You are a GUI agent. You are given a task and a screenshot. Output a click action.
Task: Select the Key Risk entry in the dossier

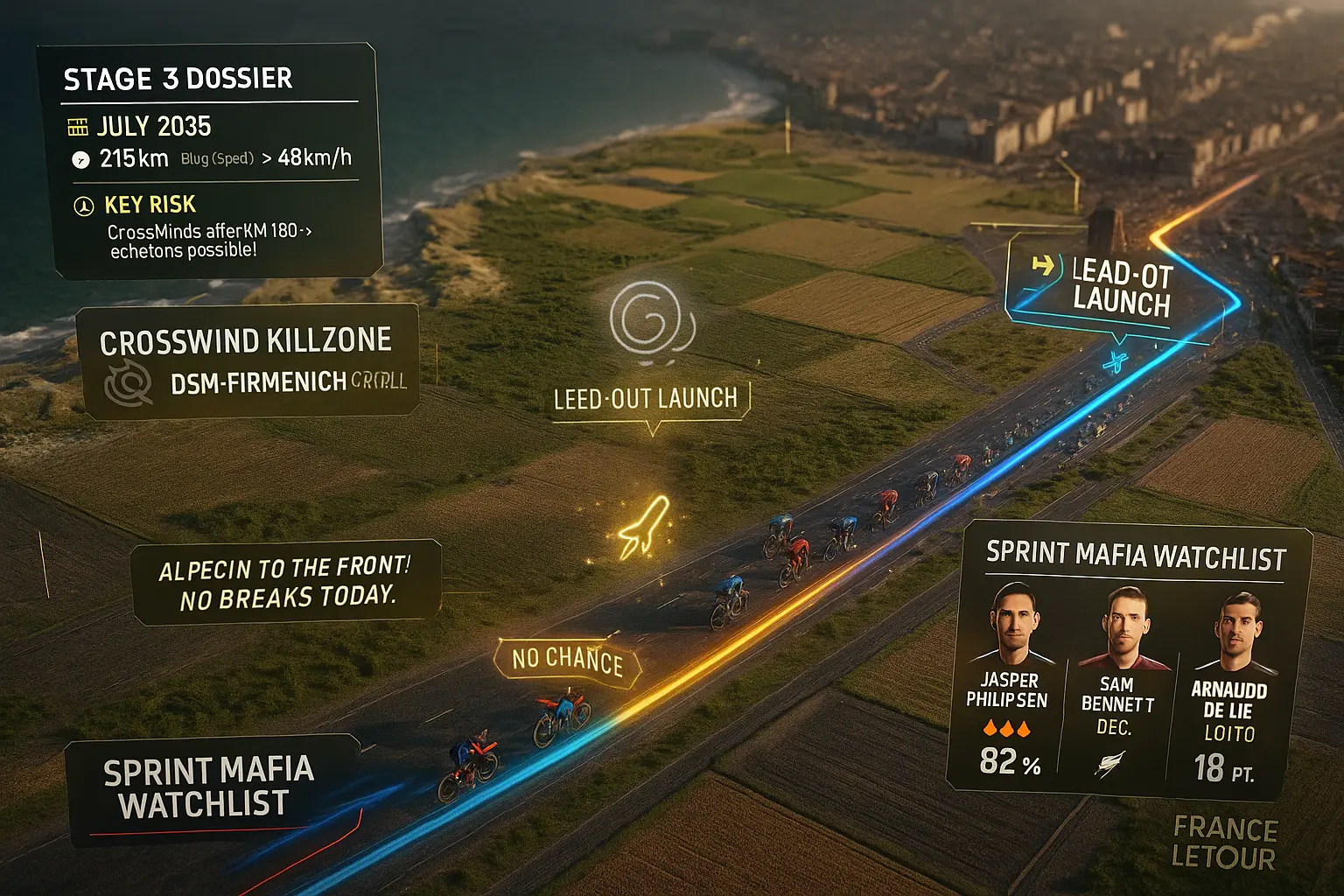[x=150, y=205]
